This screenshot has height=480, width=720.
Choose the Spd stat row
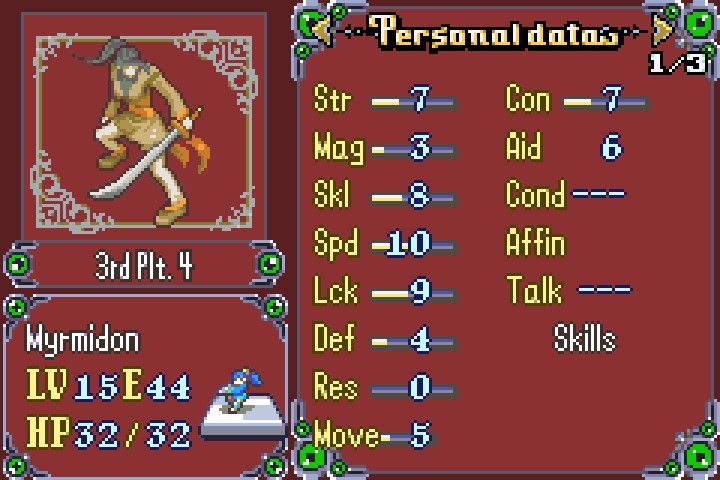384,243
